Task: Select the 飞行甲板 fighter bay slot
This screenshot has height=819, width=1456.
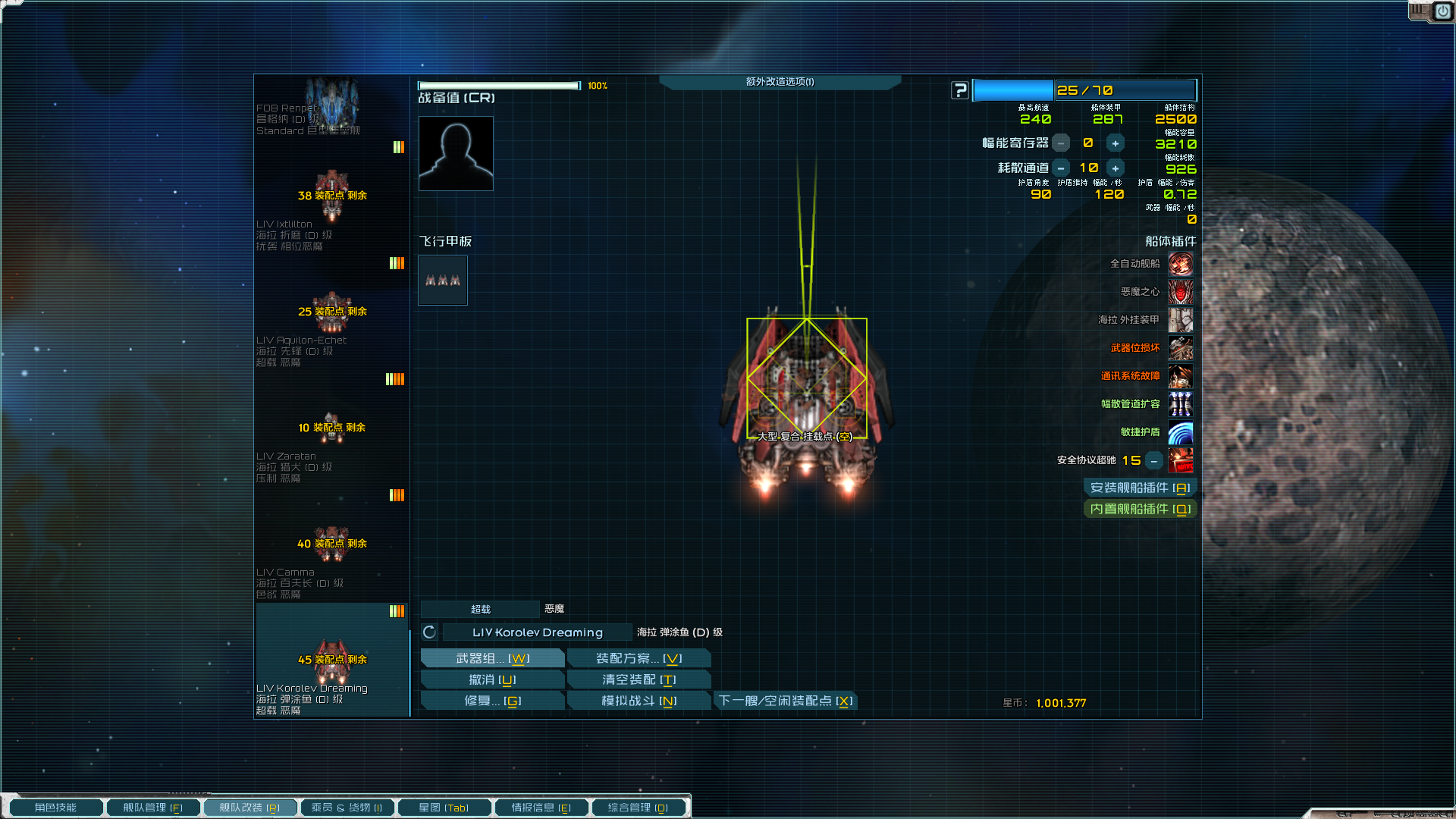Action: coord(443,281)
